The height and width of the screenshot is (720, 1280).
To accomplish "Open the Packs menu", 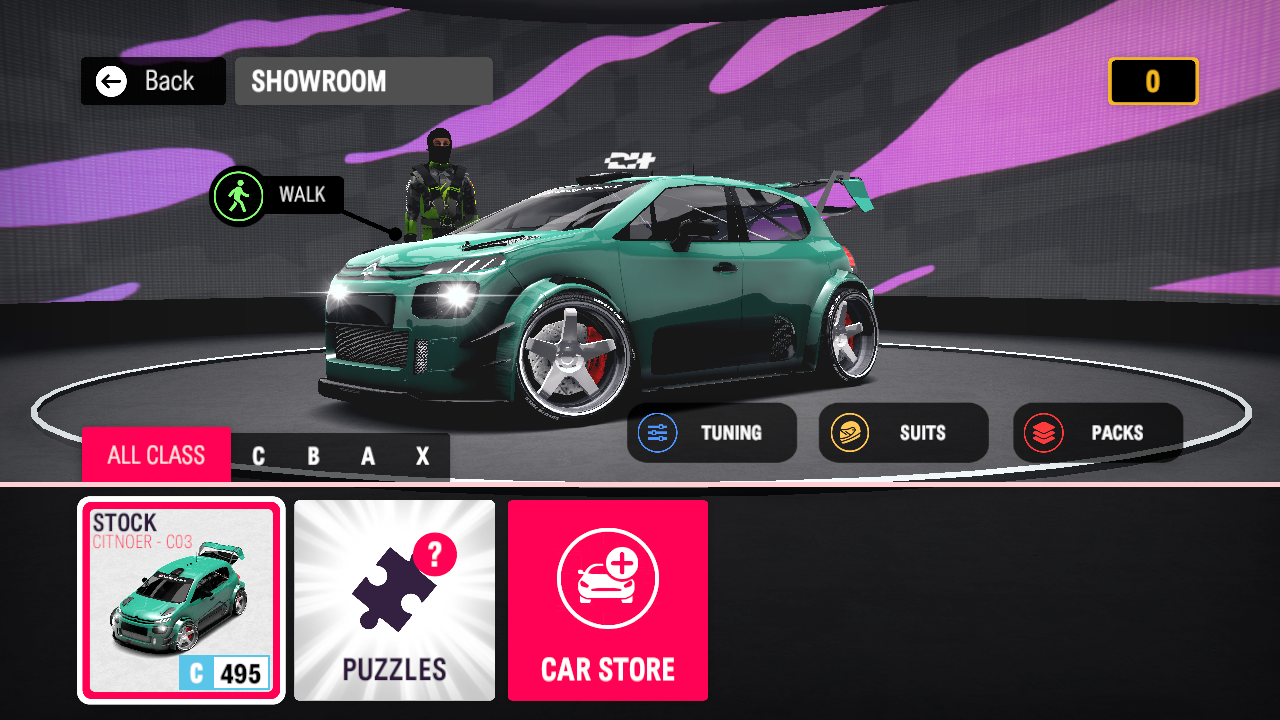I will 1097,433.
